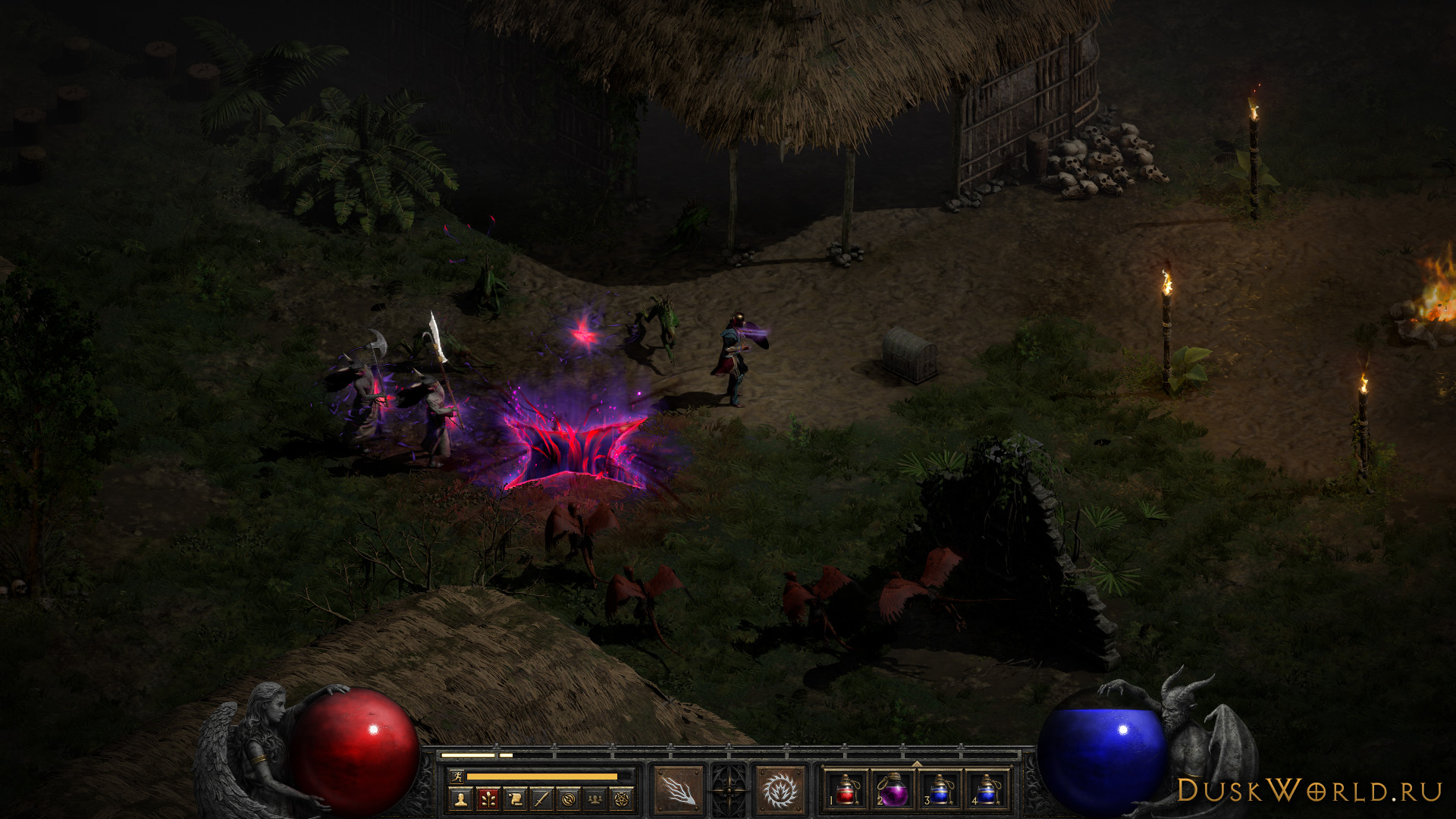Toggle the run/walk running-man icon

(457, 776)
